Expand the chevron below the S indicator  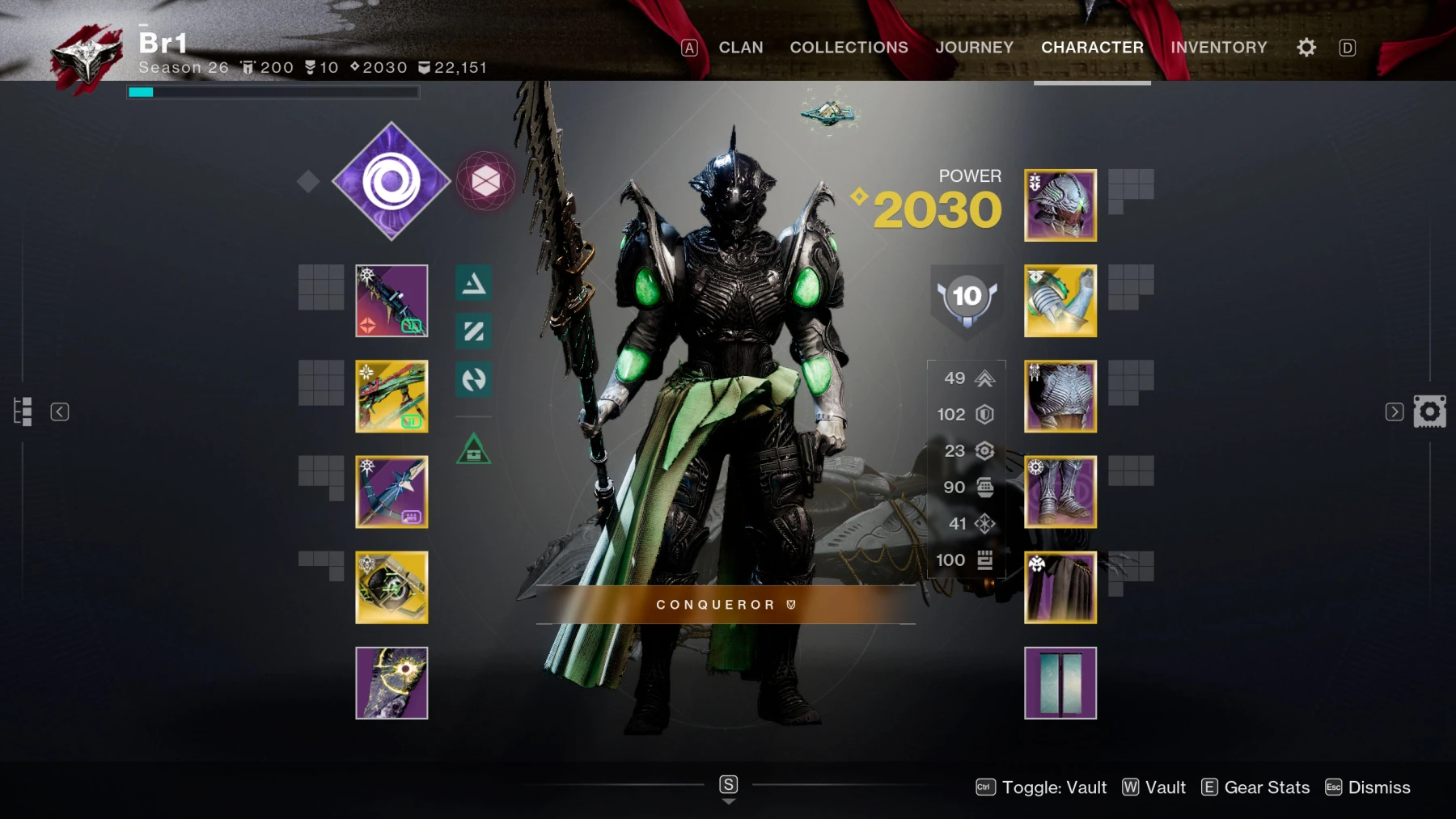pyautogui.click(x=727, y=803)
